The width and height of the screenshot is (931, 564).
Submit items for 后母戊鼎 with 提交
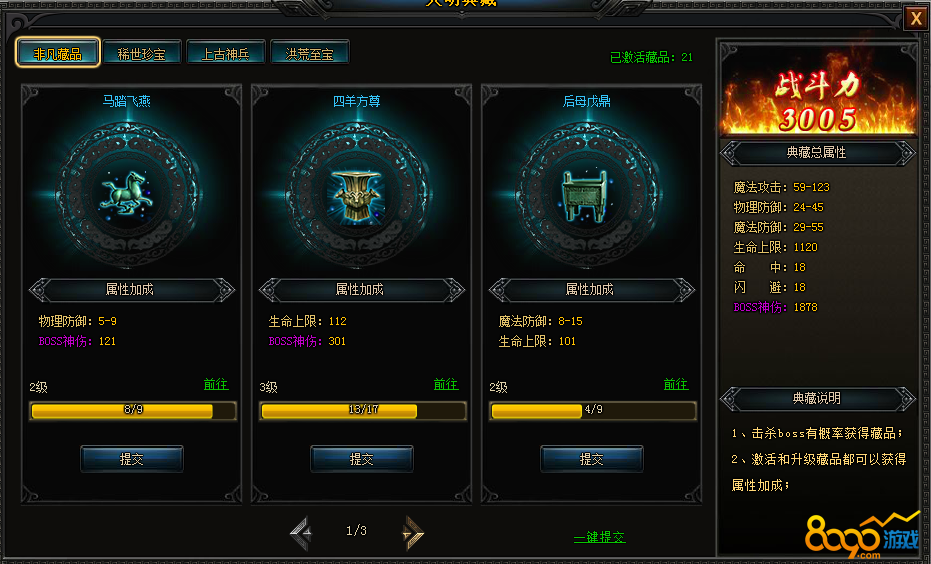pyautogui.click(x=592, y=459)
